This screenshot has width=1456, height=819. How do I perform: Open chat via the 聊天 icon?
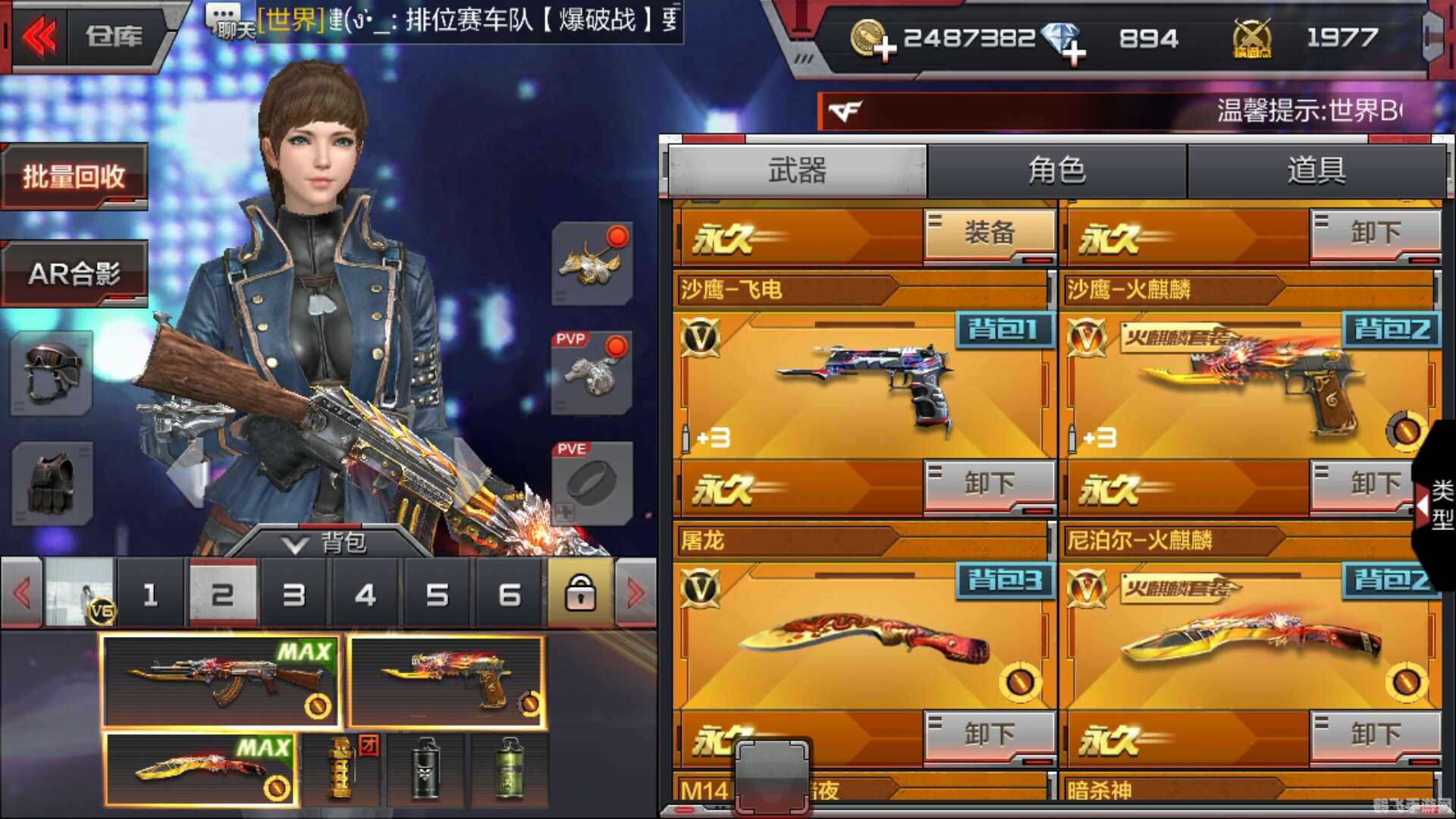click(224, 19)
